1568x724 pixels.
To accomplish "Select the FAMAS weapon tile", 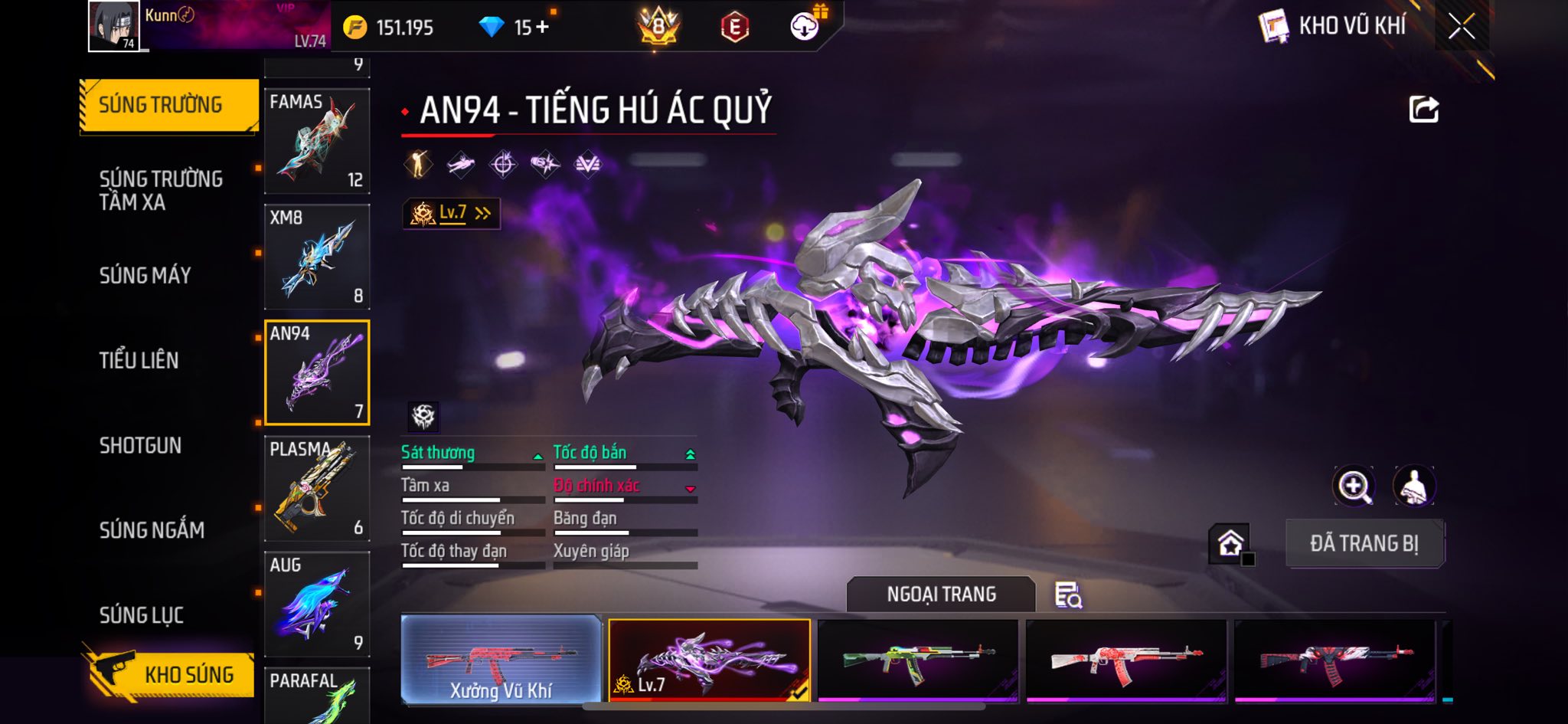I will point(317,141).
